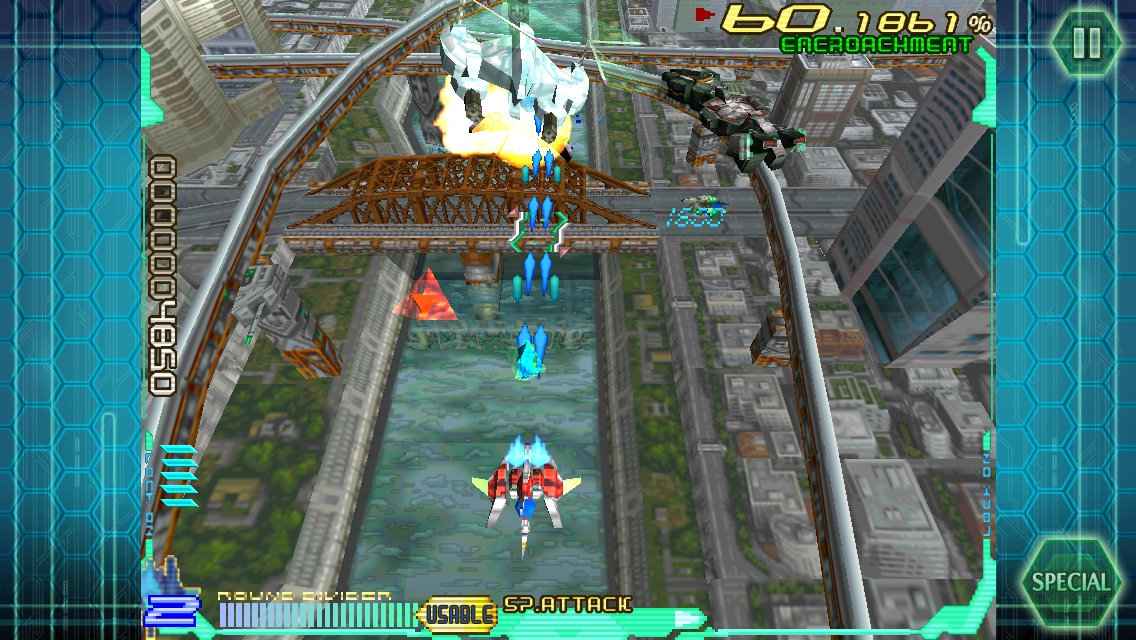The width and height of the screenshot is (1136, 640).
Task: Activate the SPECIAL attack button
Action: pyautogui.click(x=1071, y=582)
